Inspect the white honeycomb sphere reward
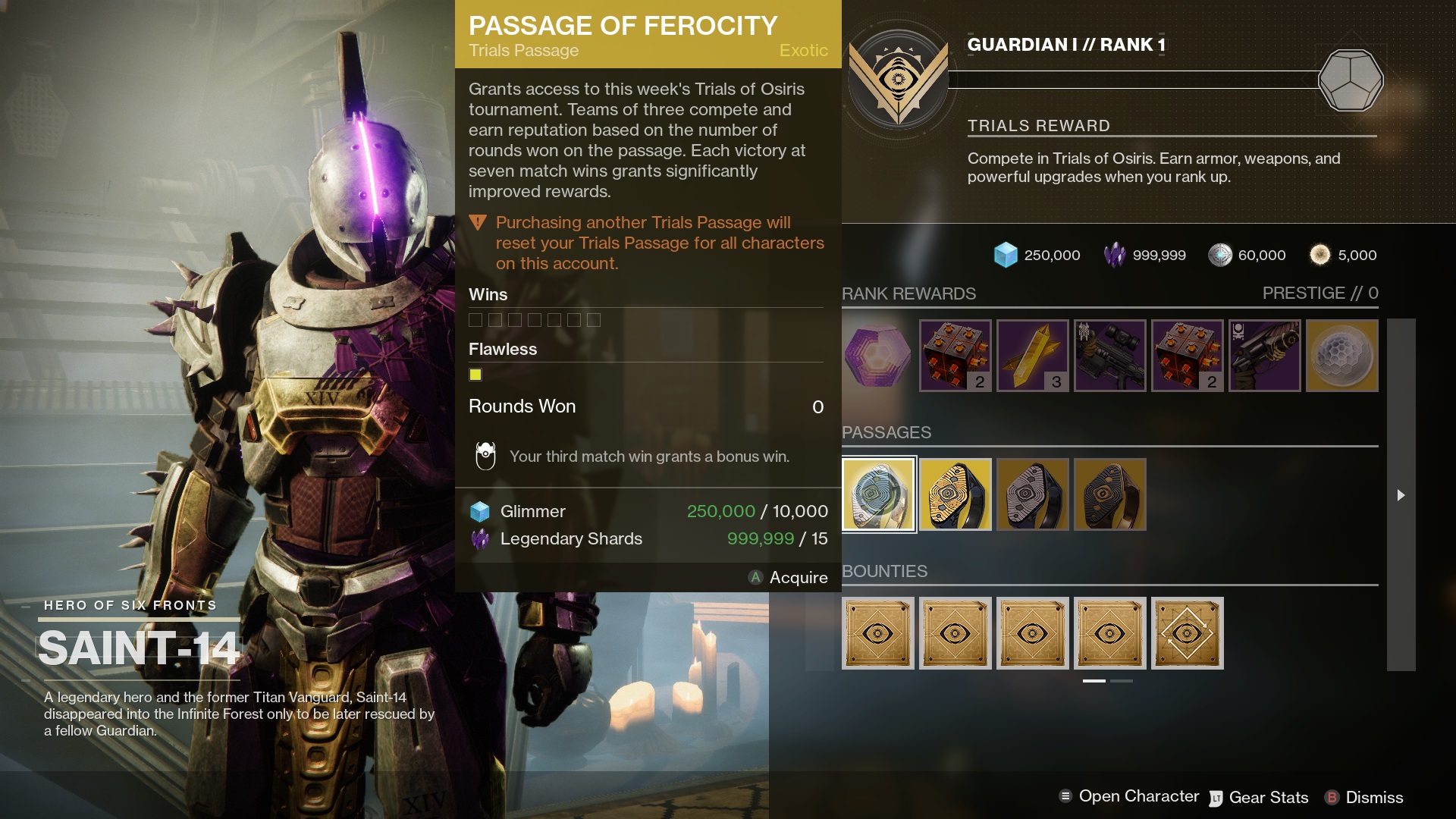Image resolution: width=1456 pixels, height=819 pixels. pyautogui.click(x=1342, y=356)
